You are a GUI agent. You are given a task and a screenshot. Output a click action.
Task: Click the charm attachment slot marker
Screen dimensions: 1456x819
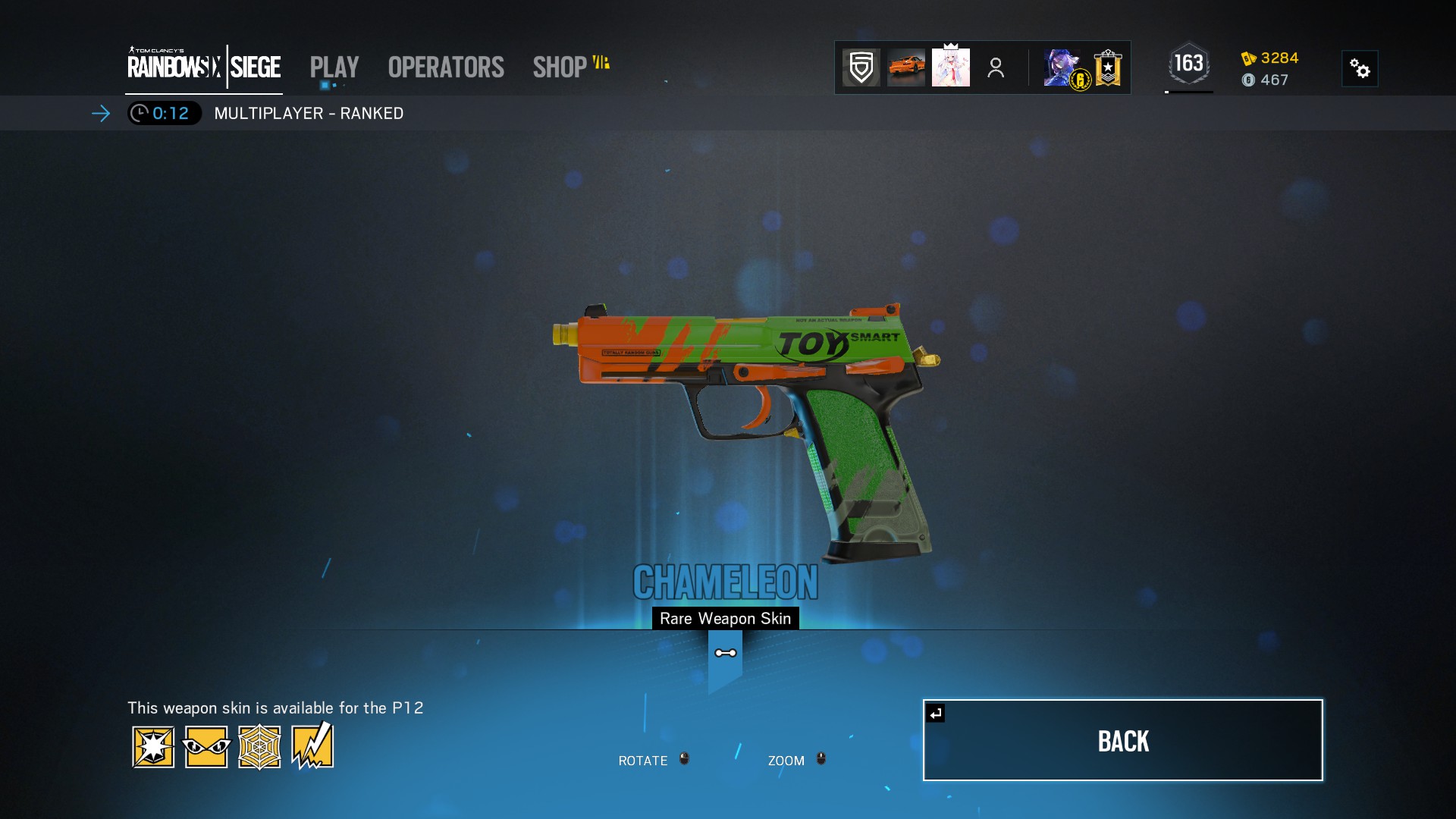[x=725, y=652]
